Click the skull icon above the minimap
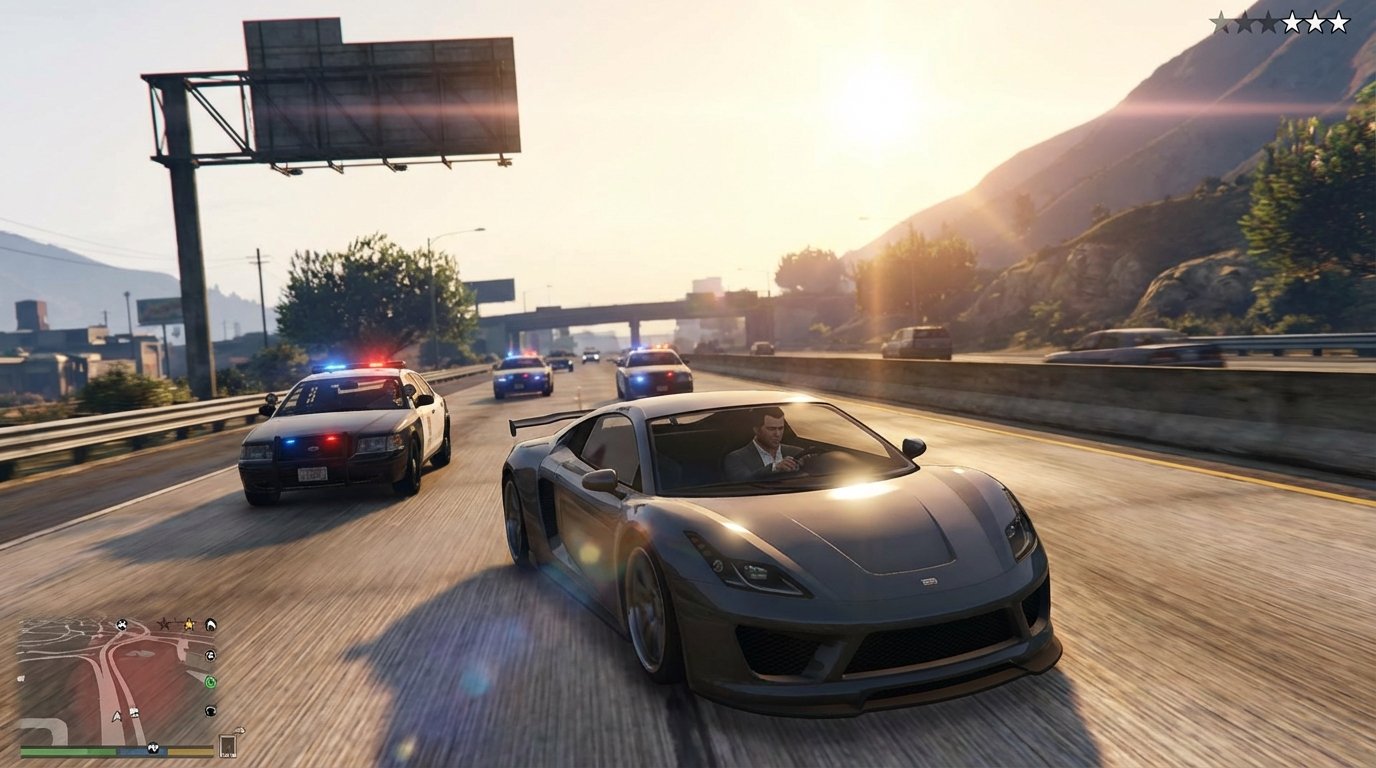The width and height of the screenshot is (1376, 768). (x=122, y=625)
